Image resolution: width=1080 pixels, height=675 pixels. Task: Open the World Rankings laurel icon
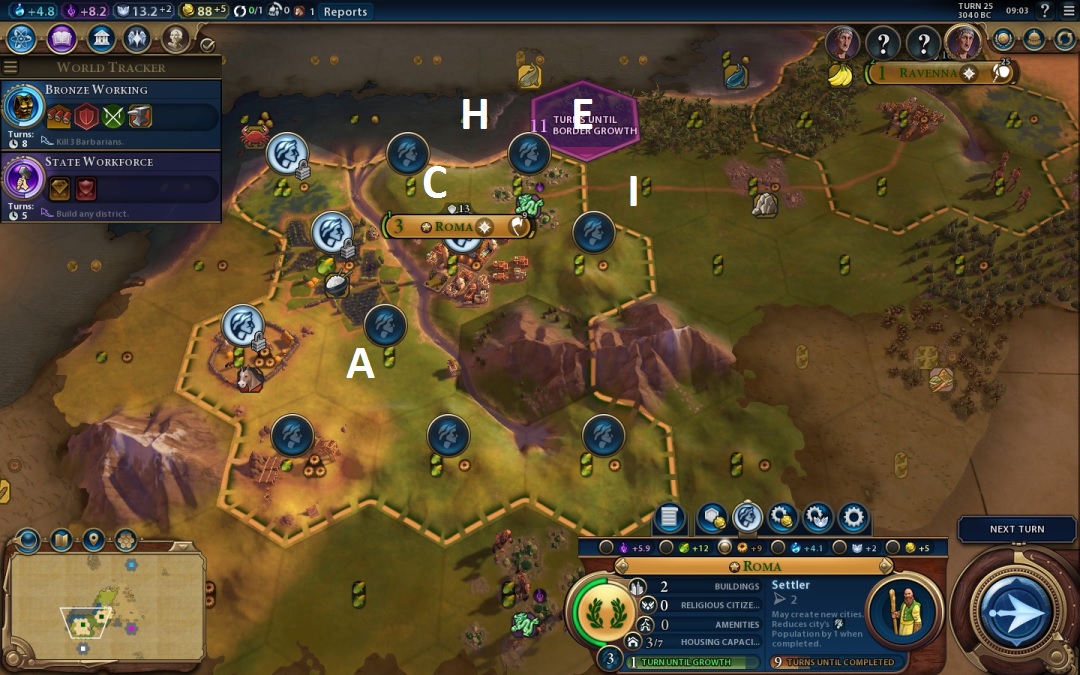(x=1001, y=41)
